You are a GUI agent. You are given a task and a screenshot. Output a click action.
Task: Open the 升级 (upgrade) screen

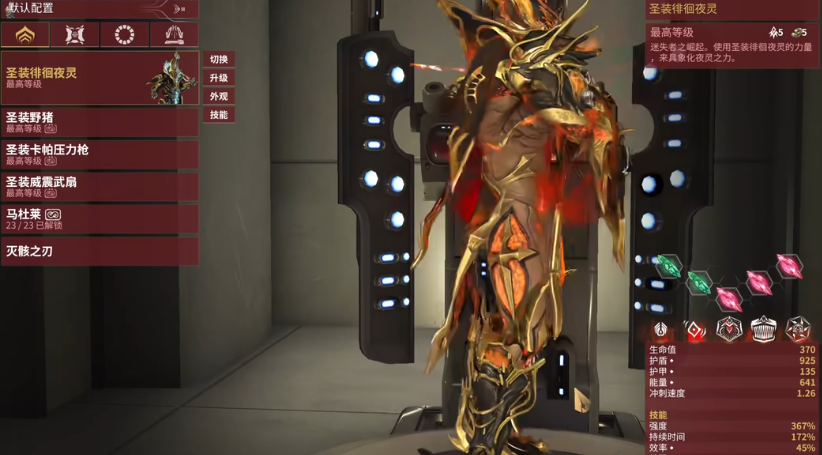click(219, 78)
